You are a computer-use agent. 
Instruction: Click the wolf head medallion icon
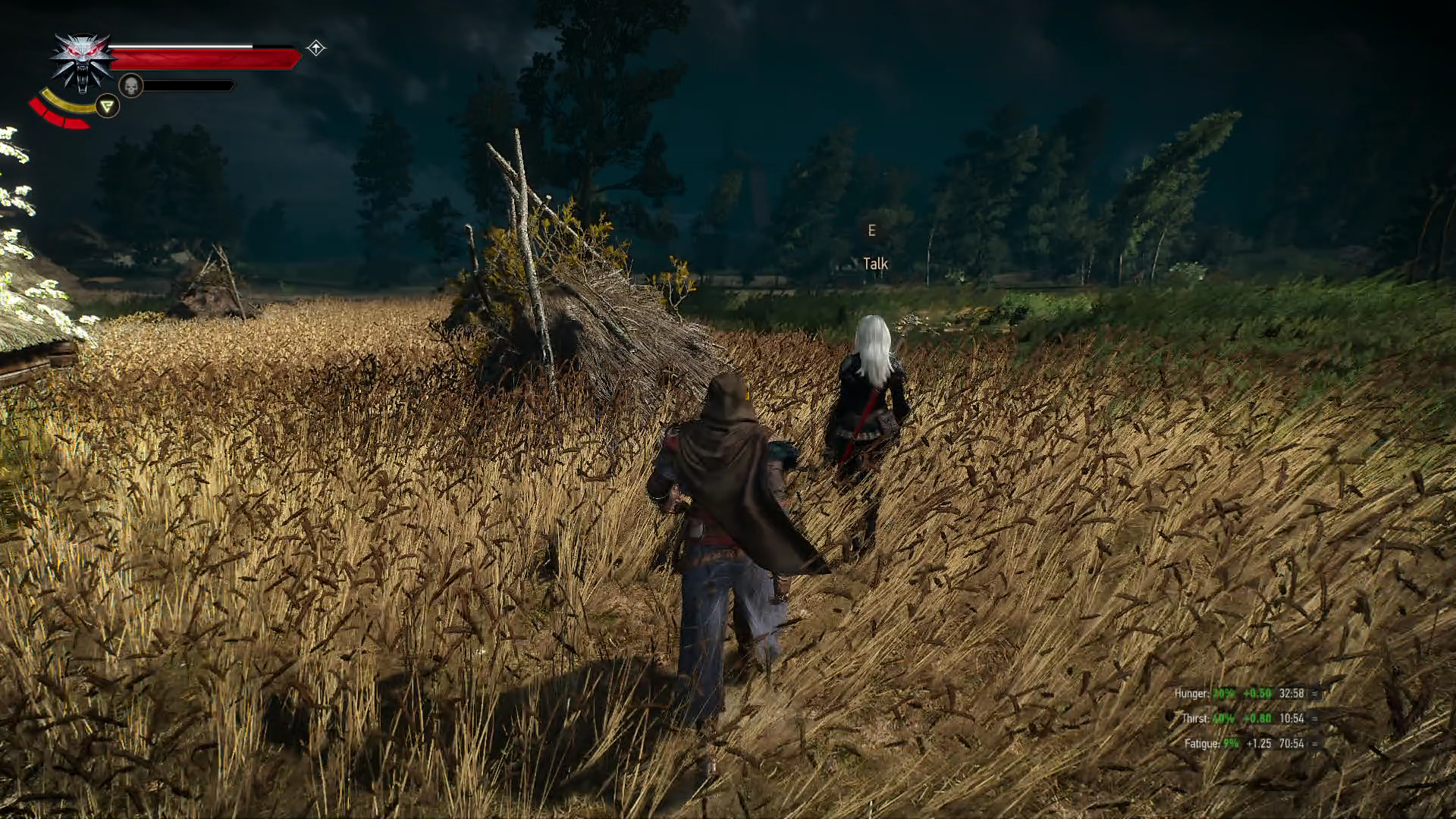tap(82, 62)
